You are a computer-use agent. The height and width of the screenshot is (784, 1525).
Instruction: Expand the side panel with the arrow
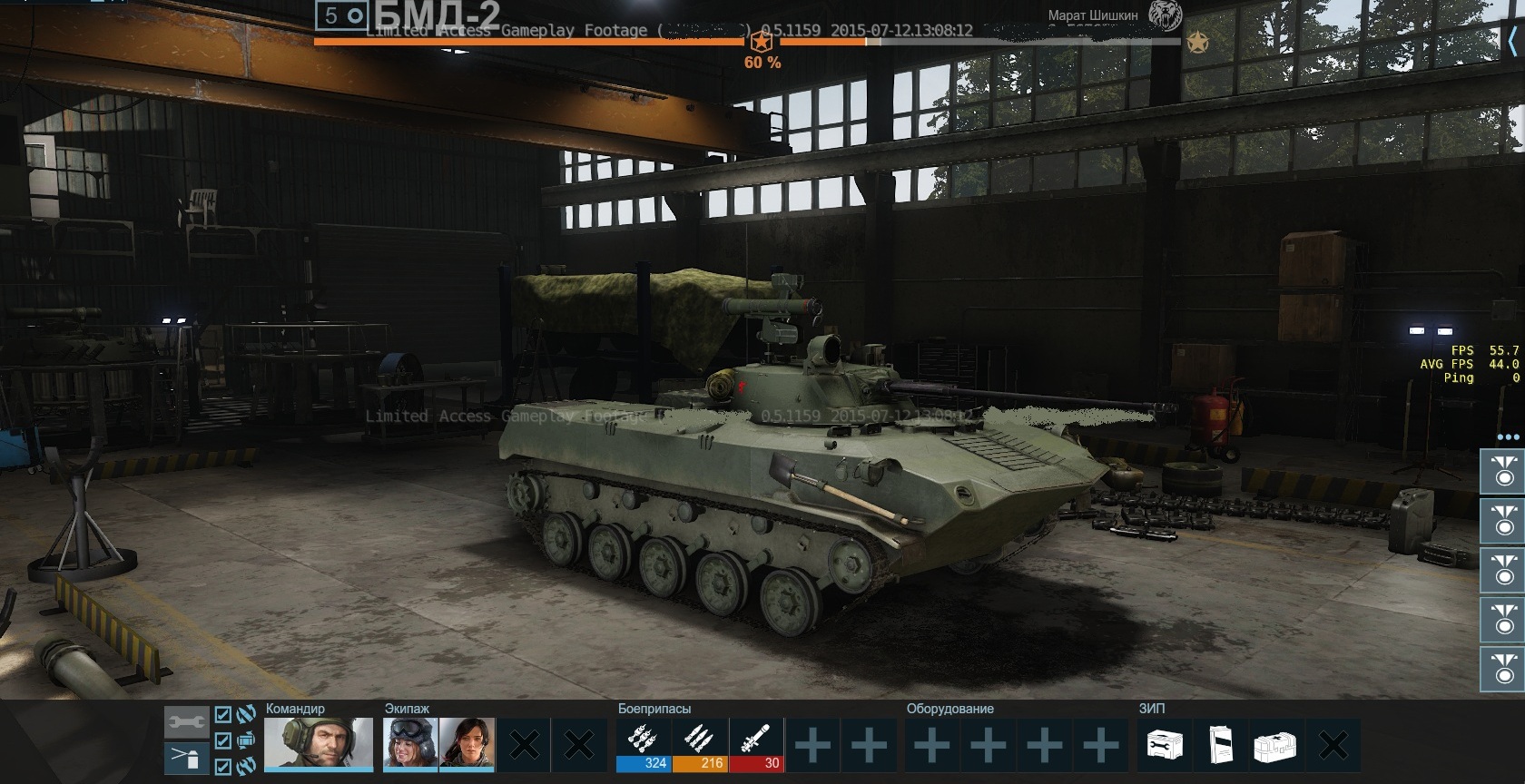pos(1512,40)
